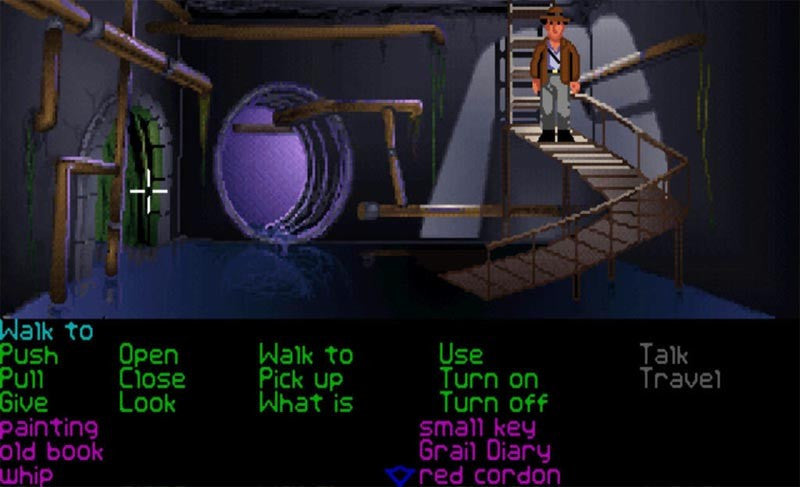
Task: Choose the Close verb
Action: (152, 379)
